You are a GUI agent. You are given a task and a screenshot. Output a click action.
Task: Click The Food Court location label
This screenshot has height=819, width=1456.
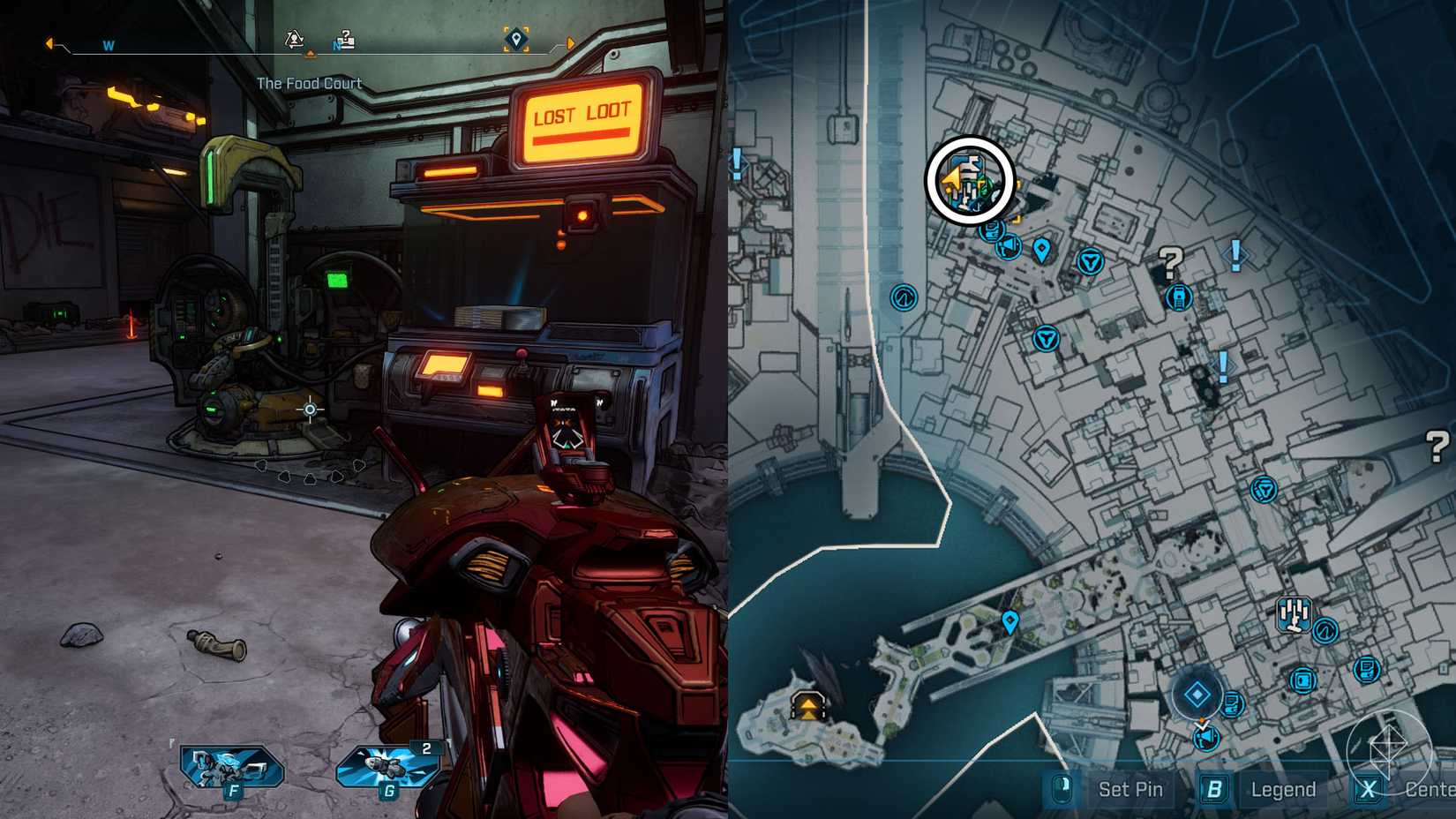308,83
